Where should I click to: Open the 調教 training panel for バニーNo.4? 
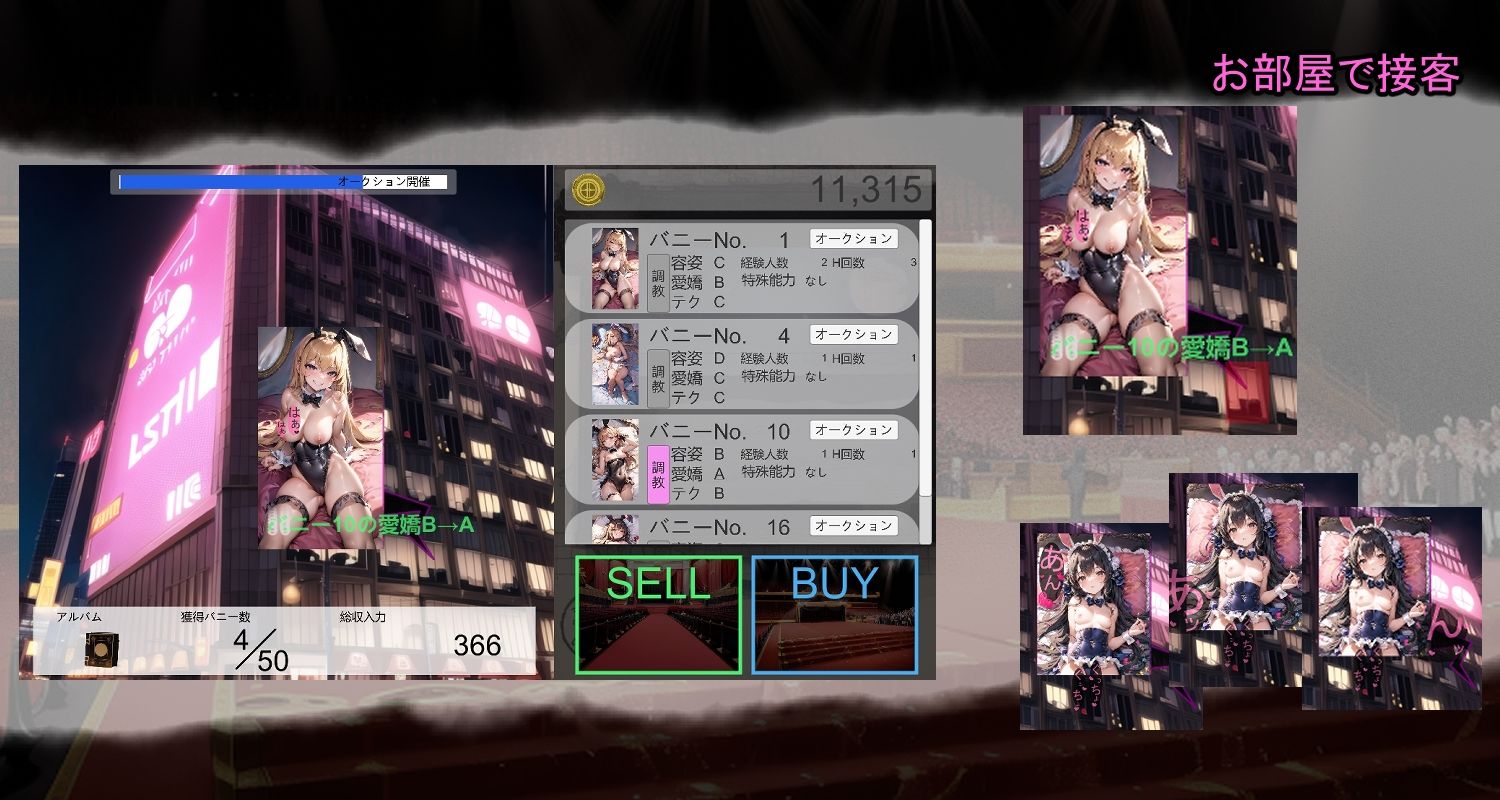[x=658, y=377]
